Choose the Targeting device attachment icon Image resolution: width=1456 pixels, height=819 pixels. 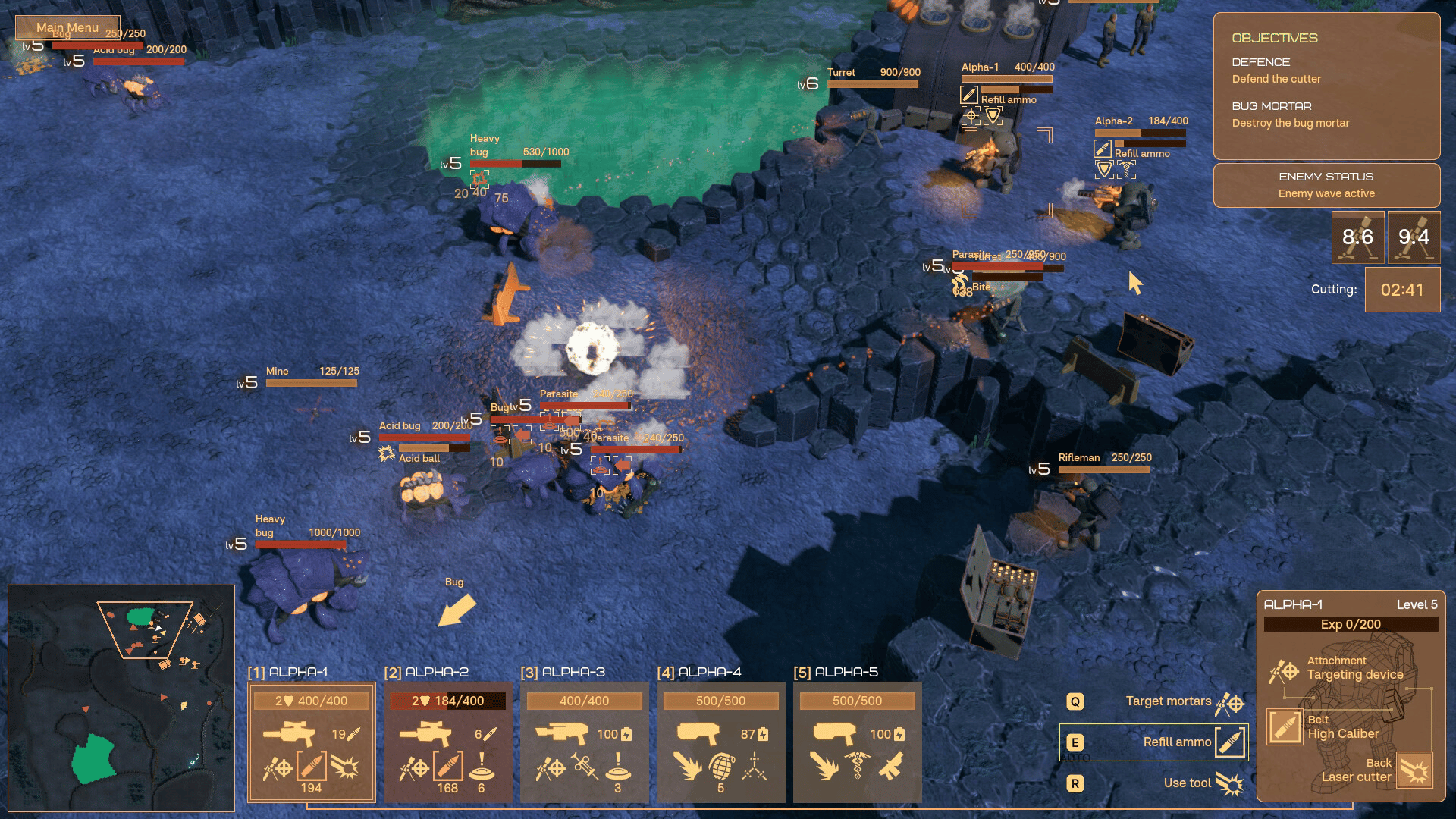coord(1284,671)
